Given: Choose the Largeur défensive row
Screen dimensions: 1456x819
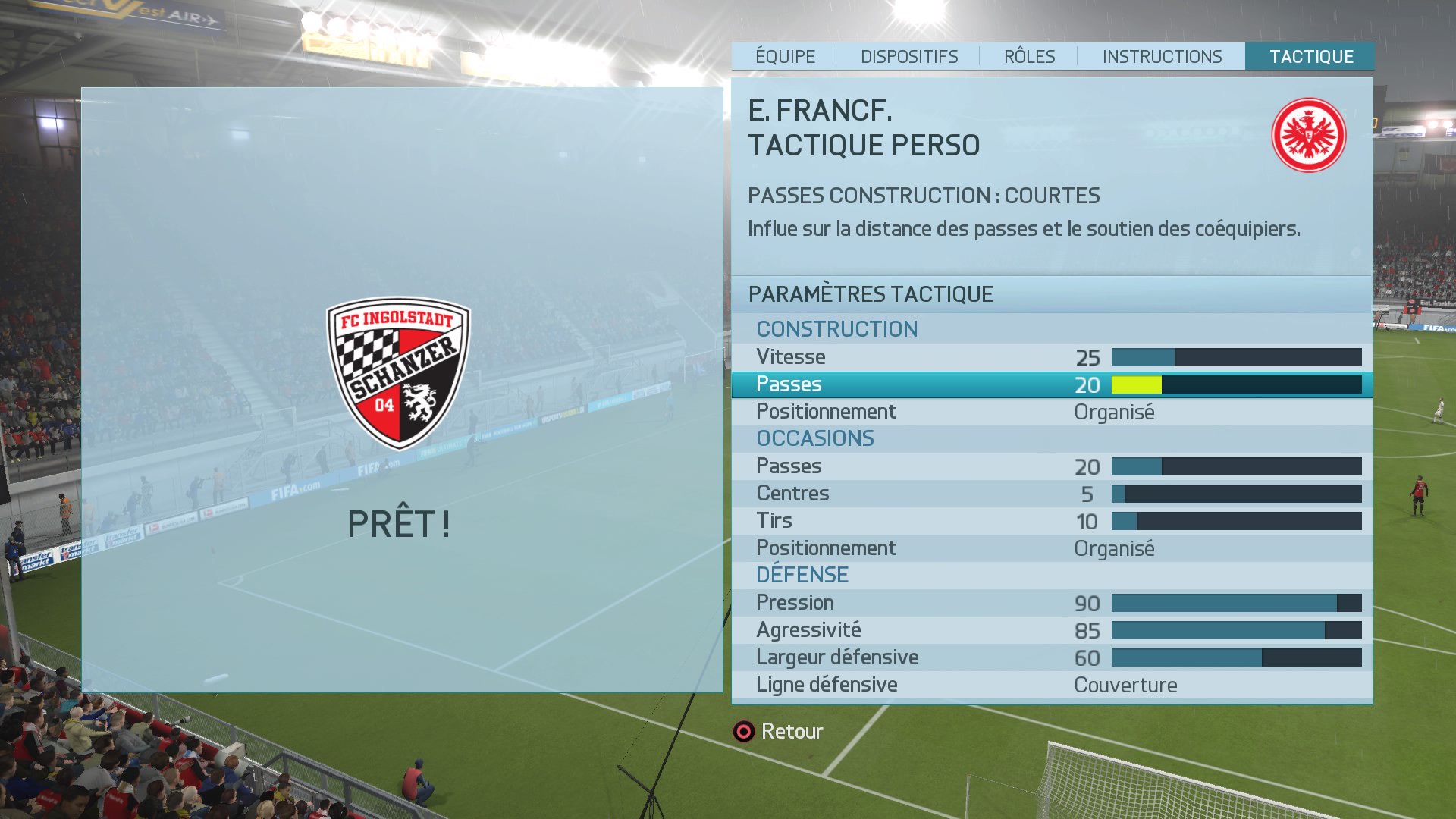Looking at the screenshot, I should click(x=1052, y=657).
